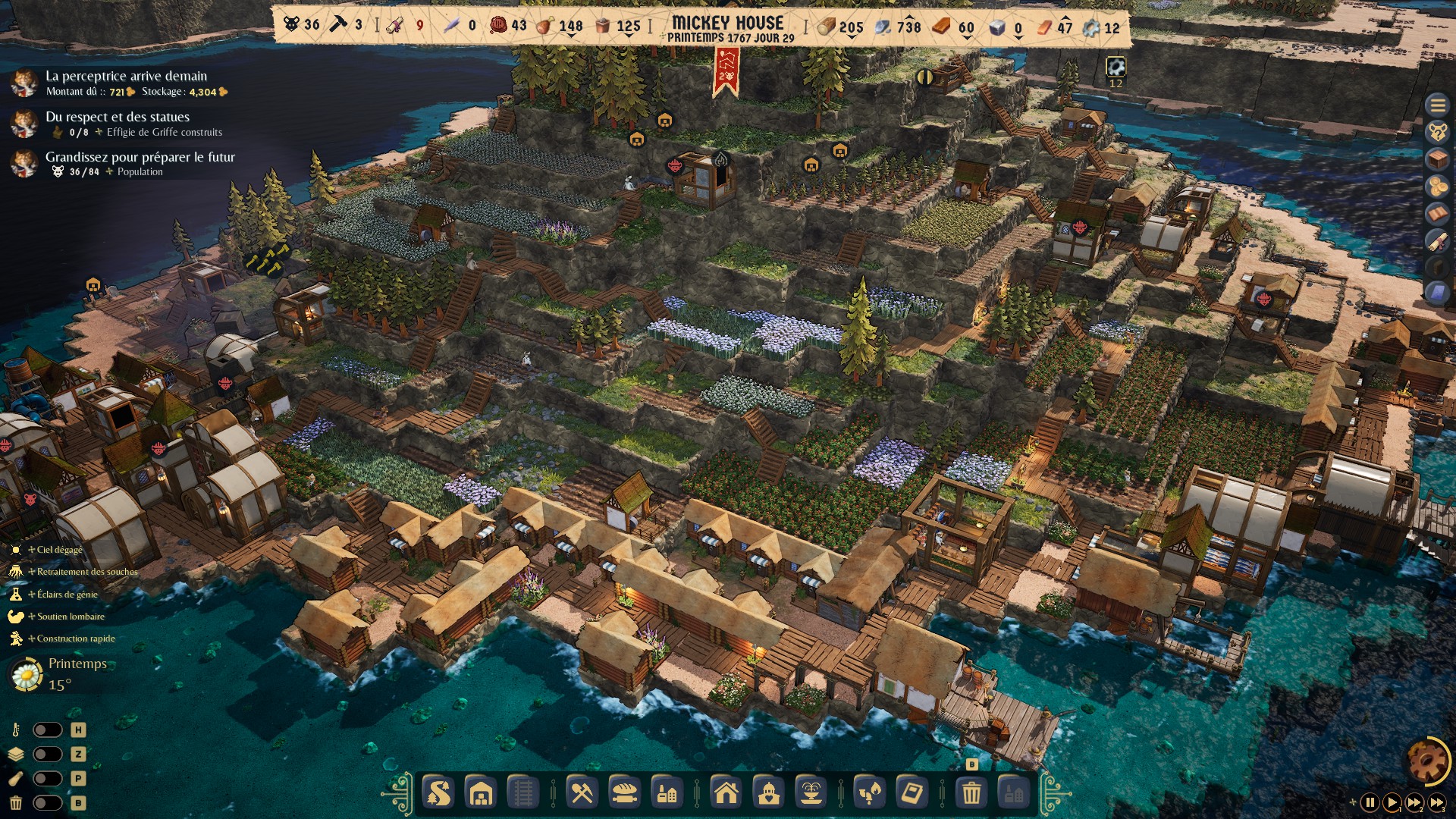Open the gold coins trade panel
This screenshot has height=819, width=1456.
tap(1437, 187)
